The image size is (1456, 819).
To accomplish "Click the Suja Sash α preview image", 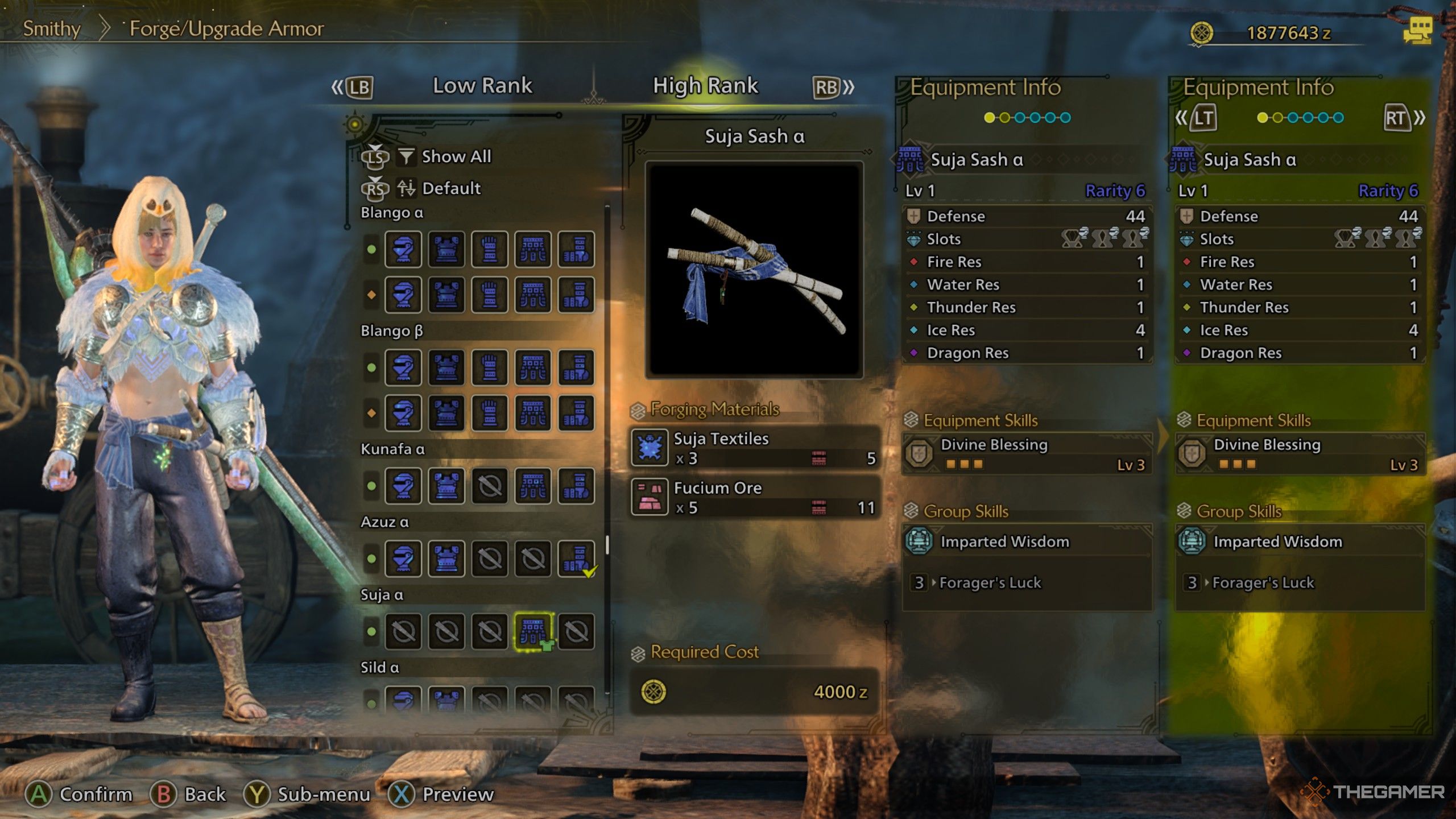I will click(x=754, y=270).
